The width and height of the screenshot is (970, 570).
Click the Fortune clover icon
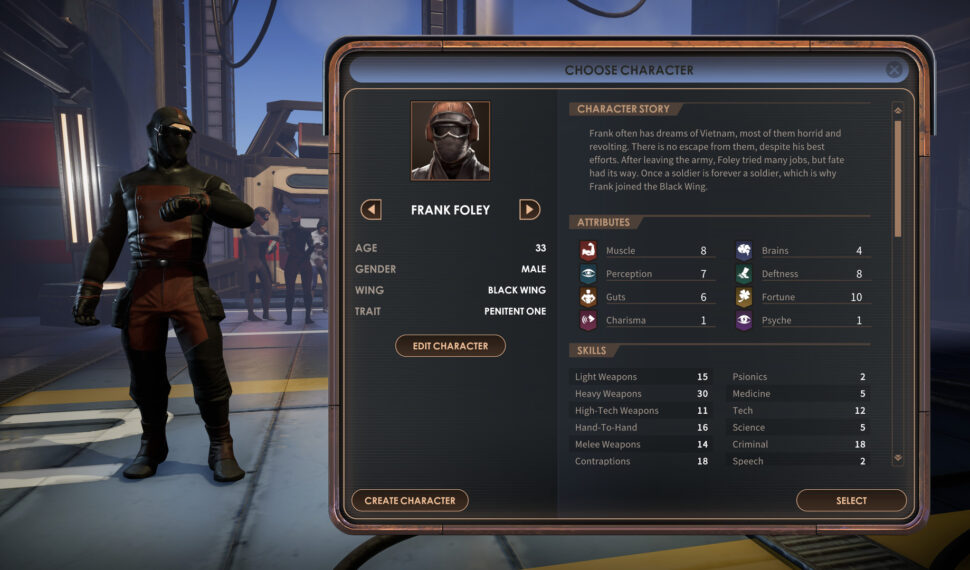(x=744, y=297)
